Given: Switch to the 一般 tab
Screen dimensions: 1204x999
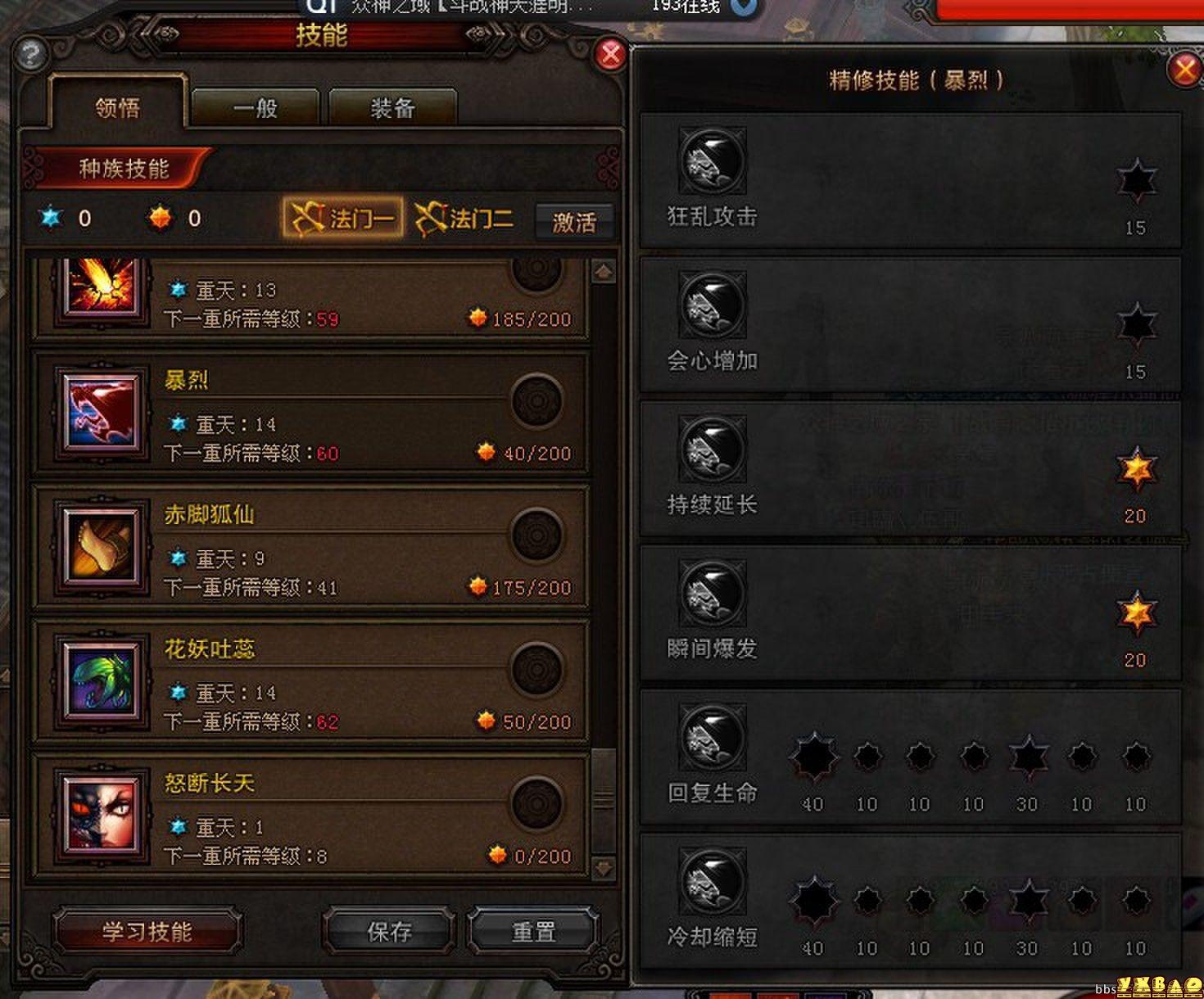Looking at the screenshot, I should point(255,106).
